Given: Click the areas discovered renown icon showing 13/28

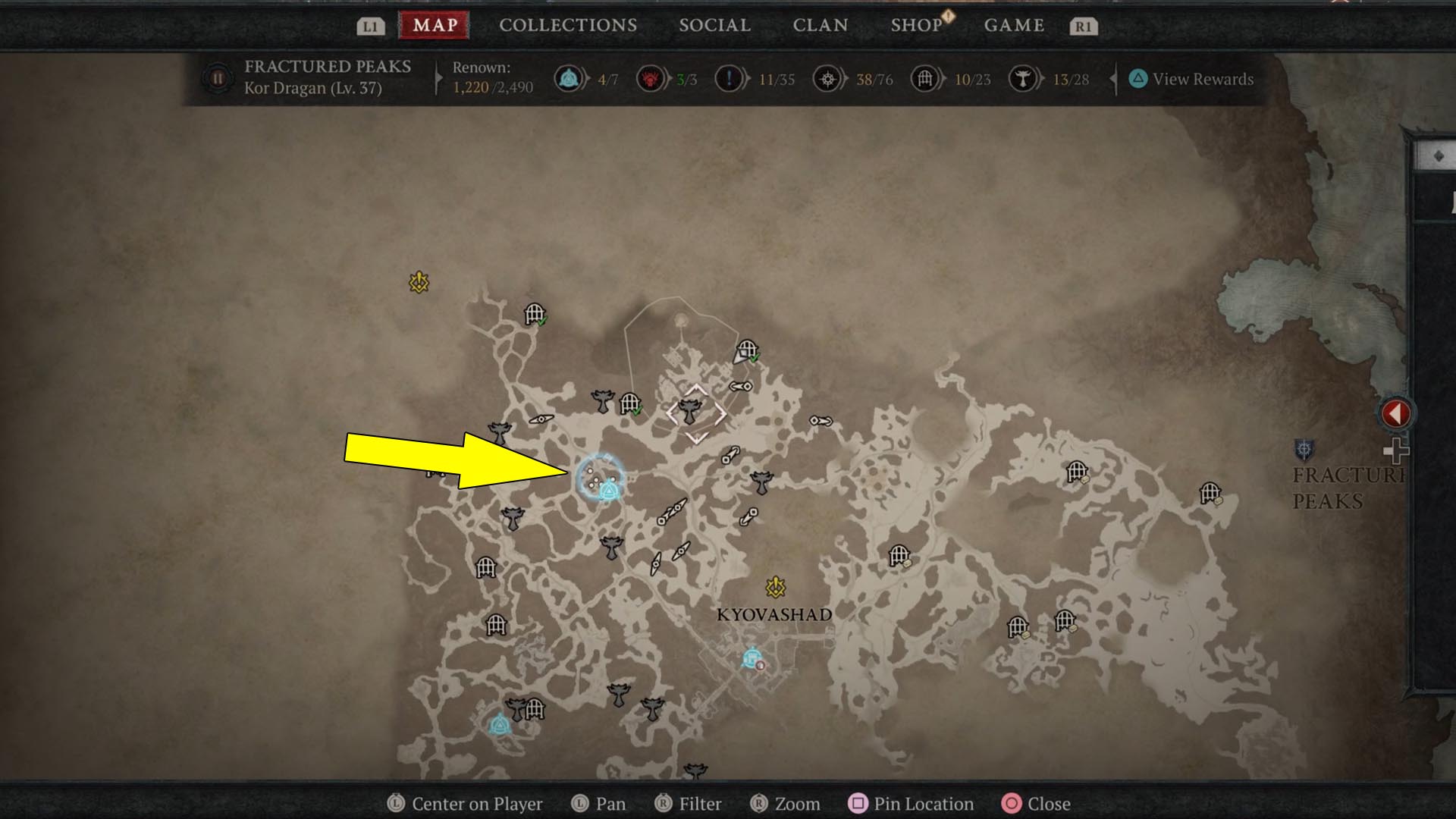Looking at the screenshot, I should click(x=1025, y=78).
